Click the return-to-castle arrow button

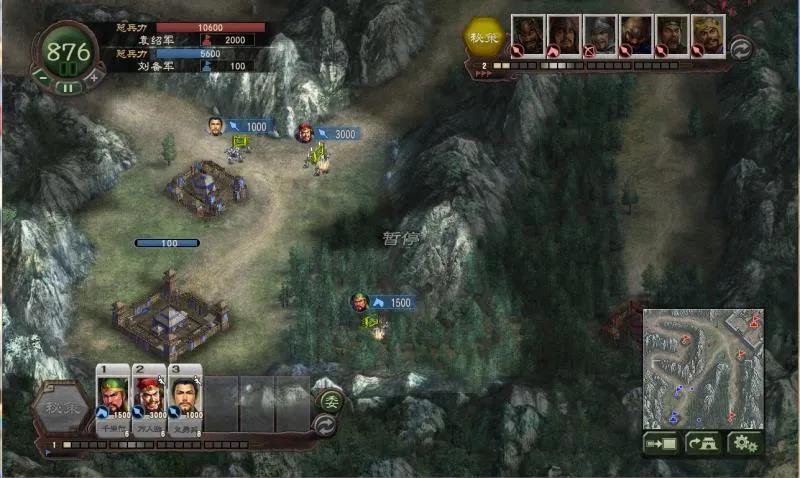(702, 443)
